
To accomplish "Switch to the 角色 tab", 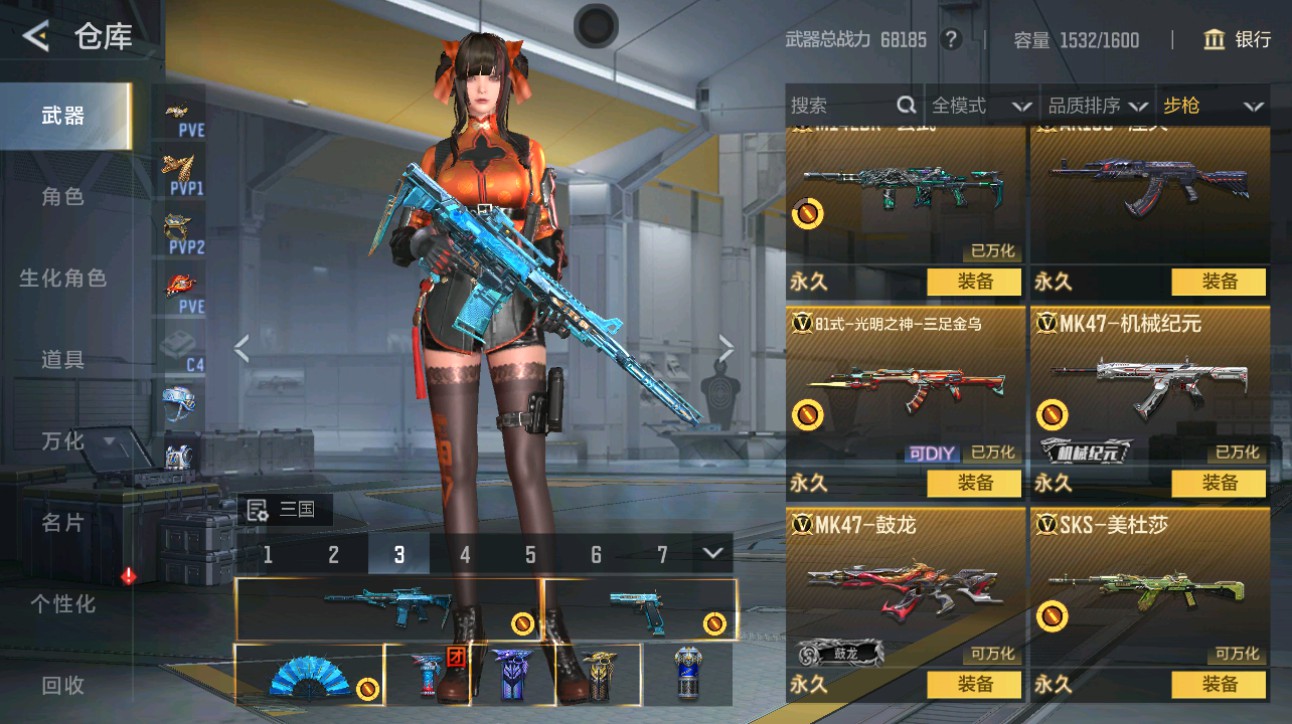I will tap(63, 196).
